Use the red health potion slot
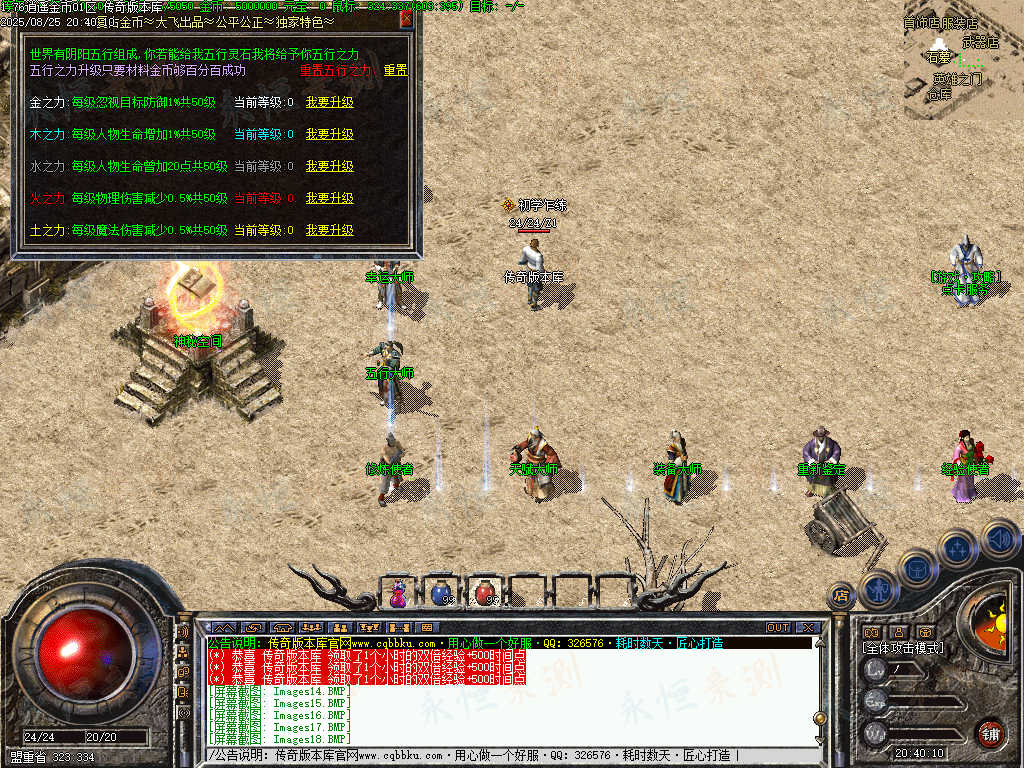The width and height of the screenshot is (1024, 768). [484, 593]
